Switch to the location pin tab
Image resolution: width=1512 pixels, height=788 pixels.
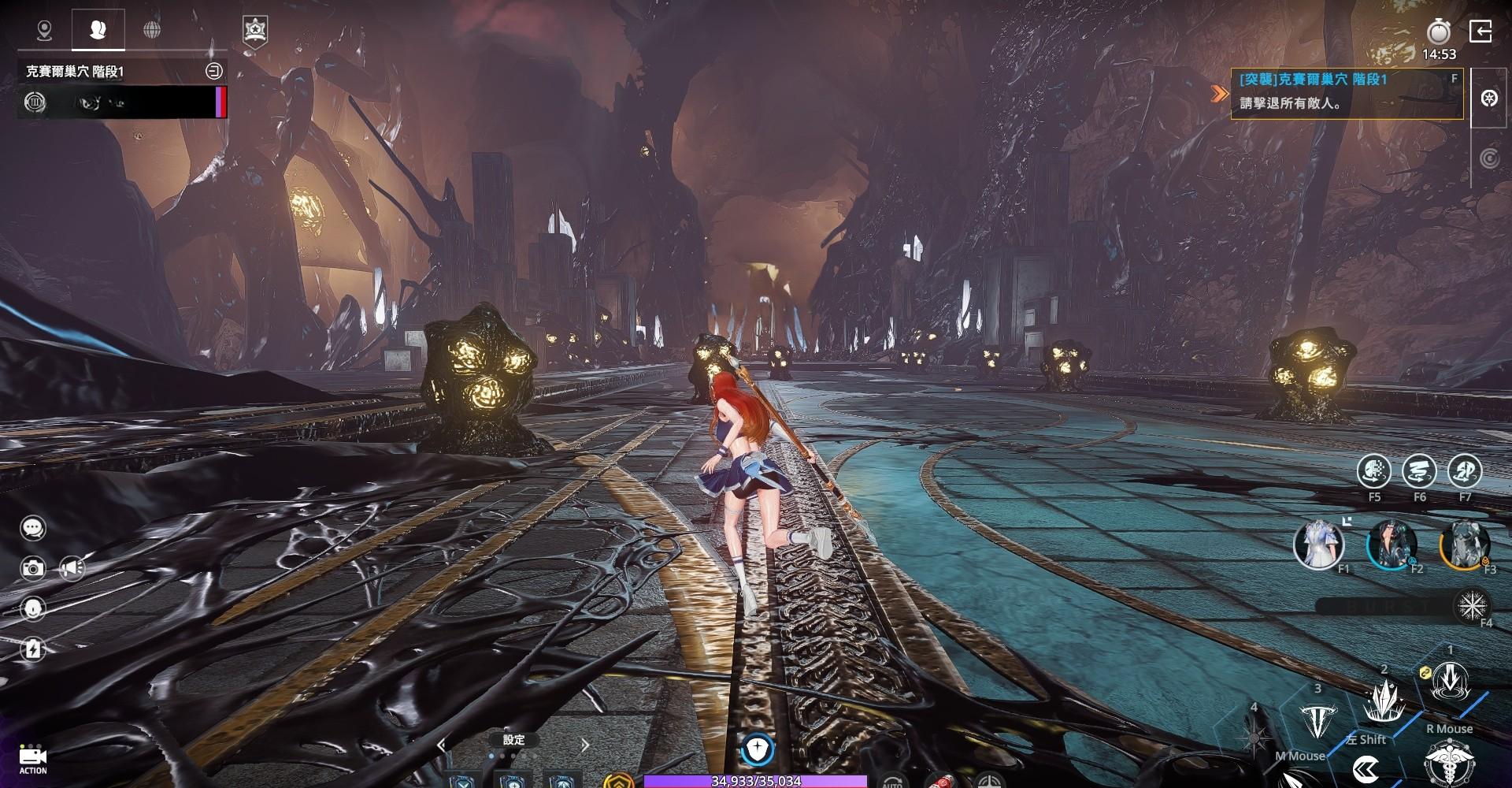point(45,30)
